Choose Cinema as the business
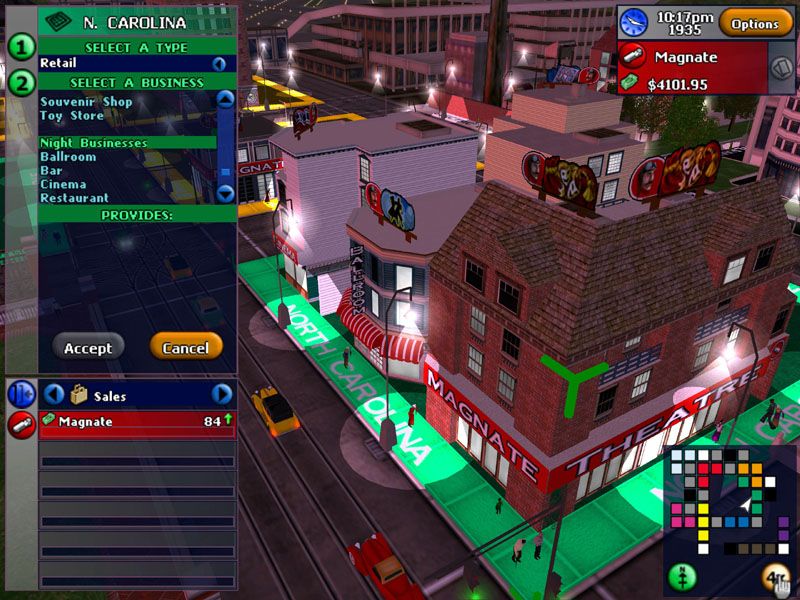800x600 pixels. [63, 185]
